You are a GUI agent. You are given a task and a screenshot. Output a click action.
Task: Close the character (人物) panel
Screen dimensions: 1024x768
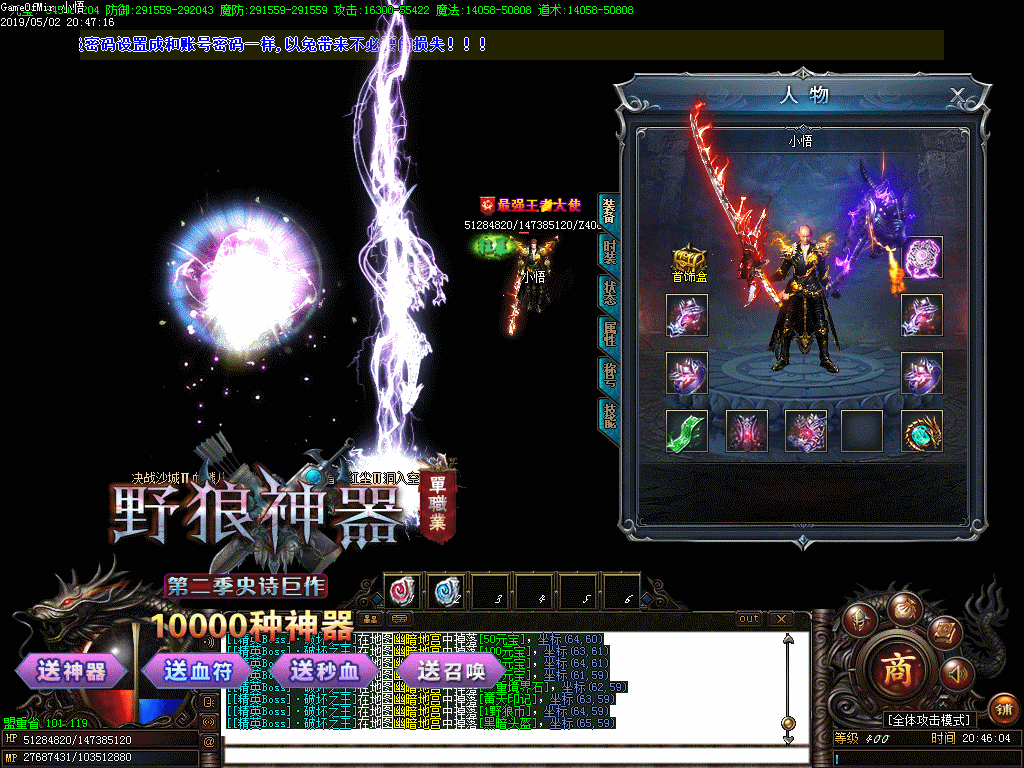[x=957, y=96]
